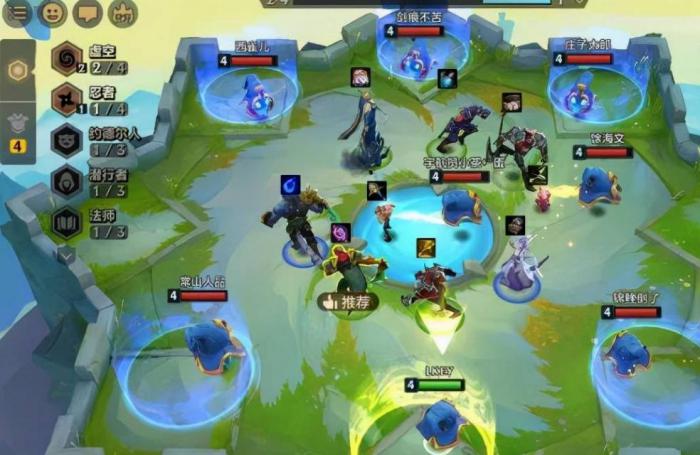Tap the crown icon in the top bar

click(x=123, y=12)
